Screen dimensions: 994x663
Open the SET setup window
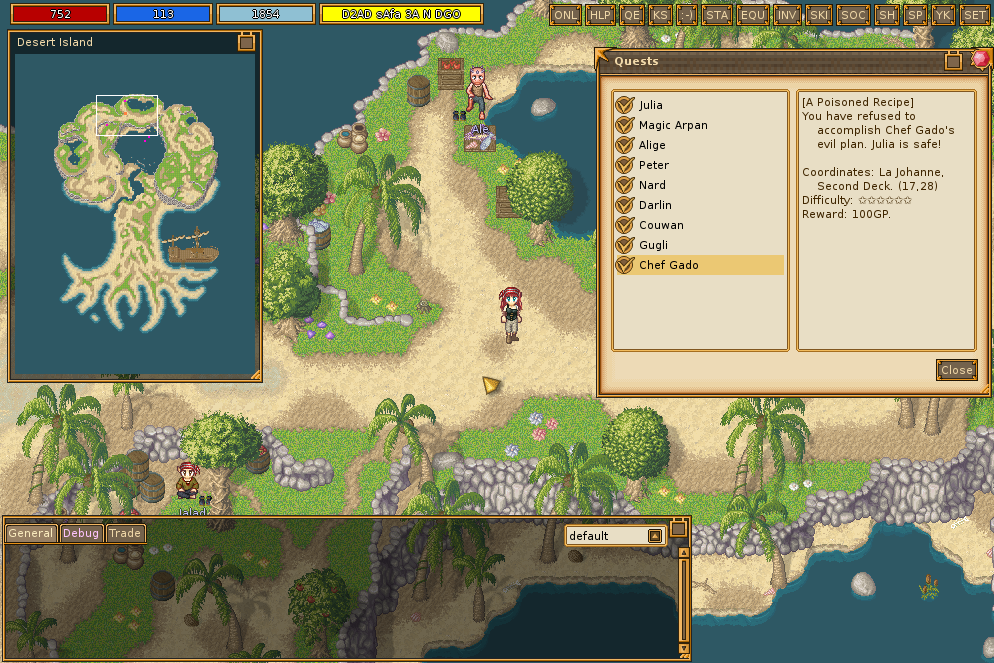[x=974, y=15]
